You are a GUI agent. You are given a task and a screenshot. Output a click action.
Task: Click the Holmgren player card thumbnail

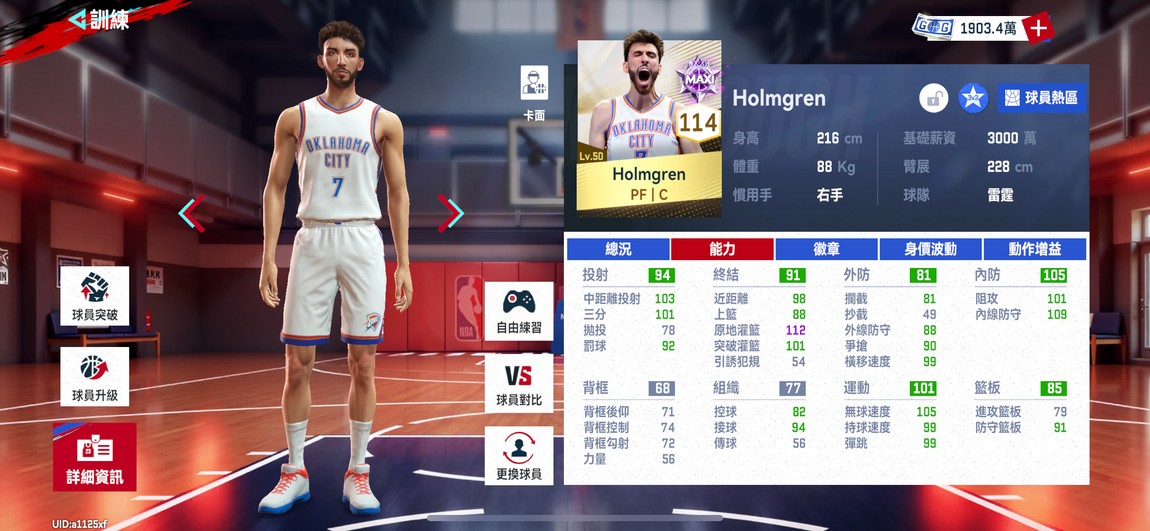pos(648,127)
